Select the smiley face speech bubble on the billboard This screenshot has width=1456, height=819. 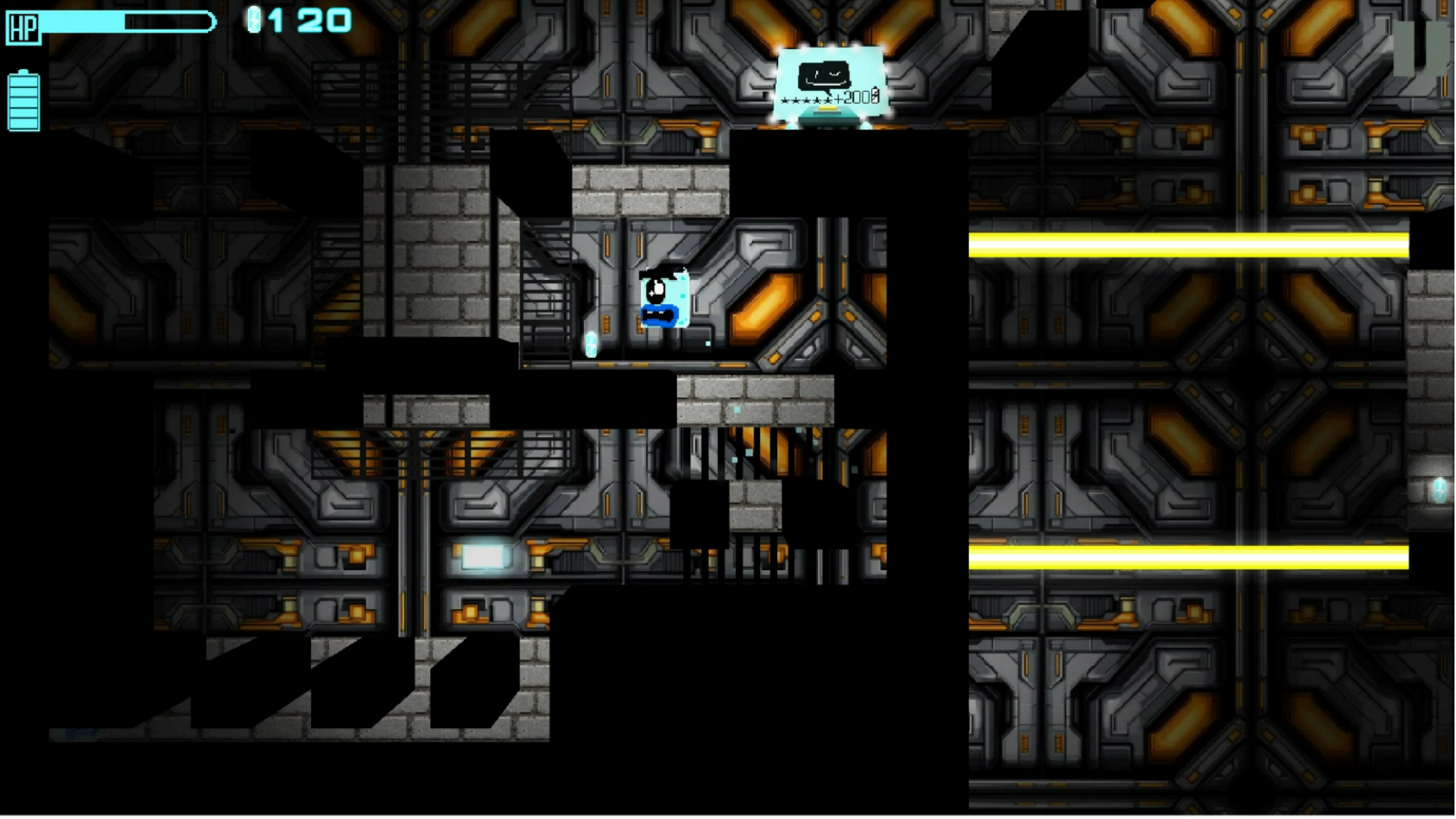pos(824,74)
